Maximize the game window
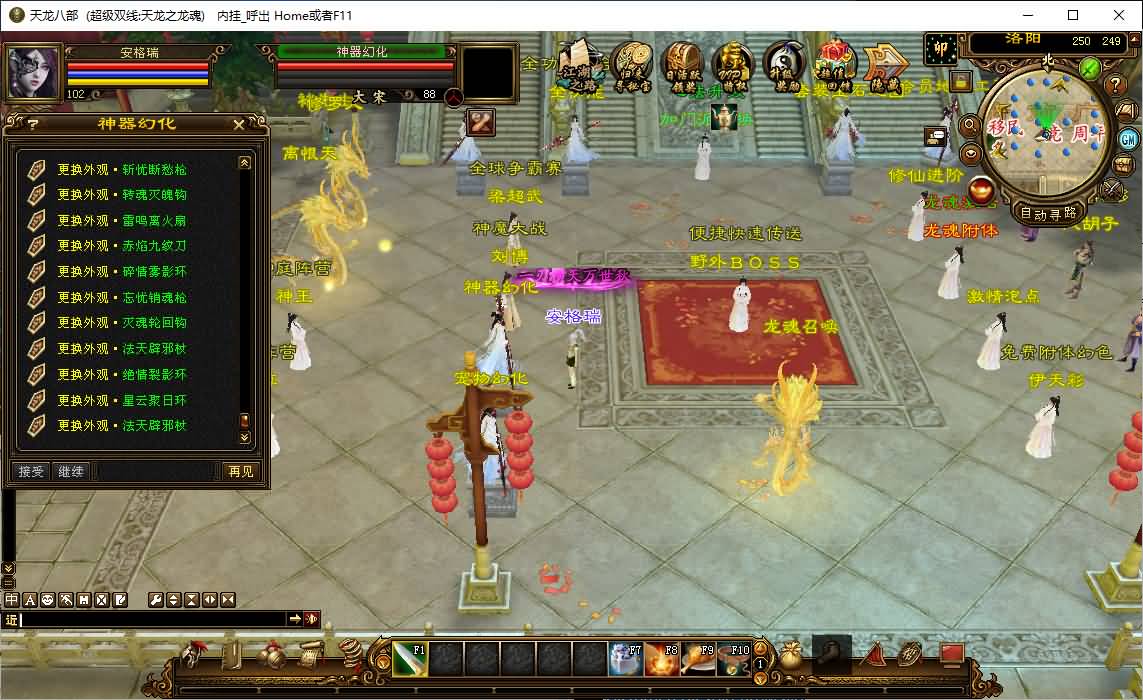The width and height of the screenshot is (1143, 700). (x=1073, y=15)
